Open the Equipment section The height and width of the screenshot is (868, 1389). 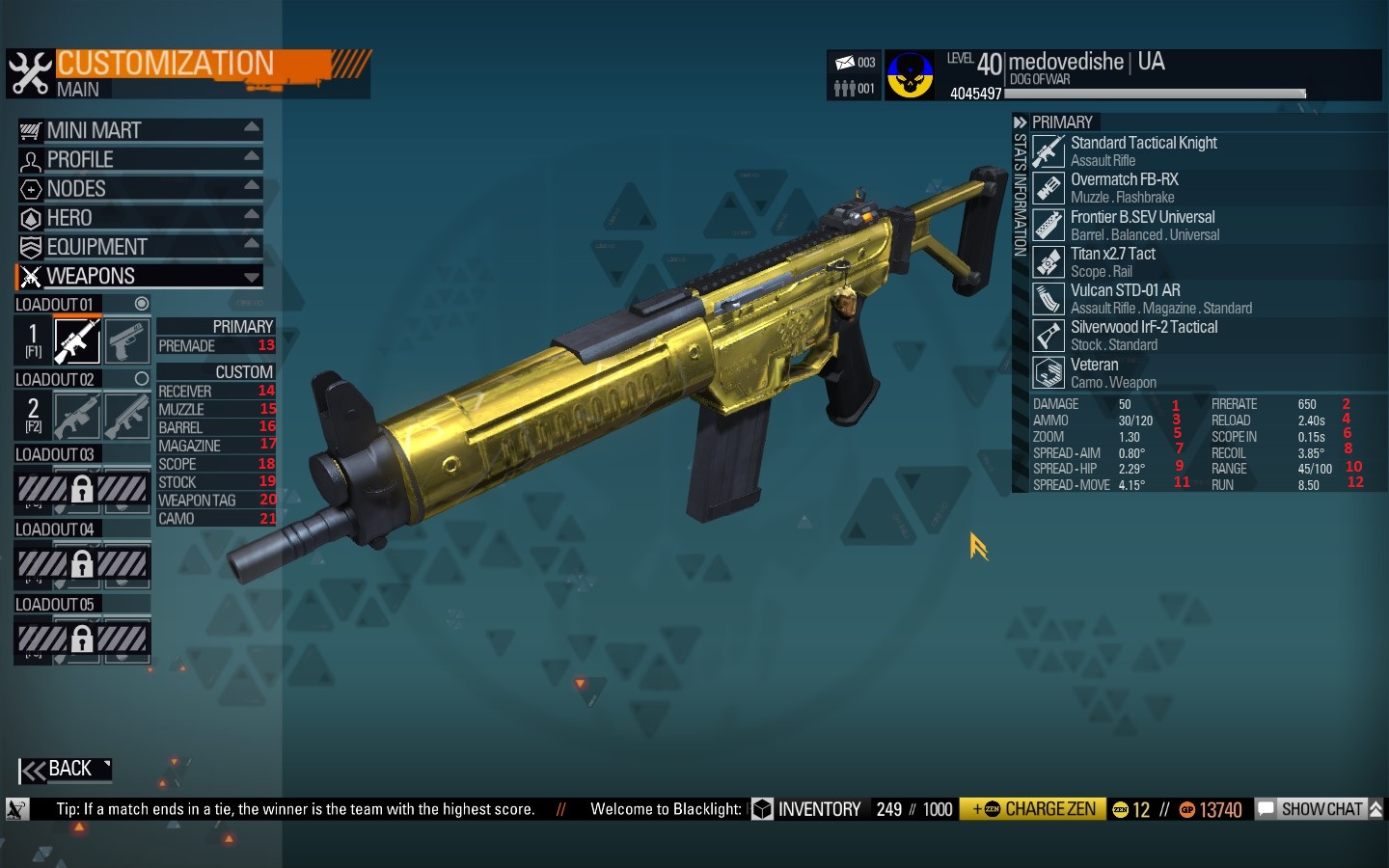pos(139,247)
